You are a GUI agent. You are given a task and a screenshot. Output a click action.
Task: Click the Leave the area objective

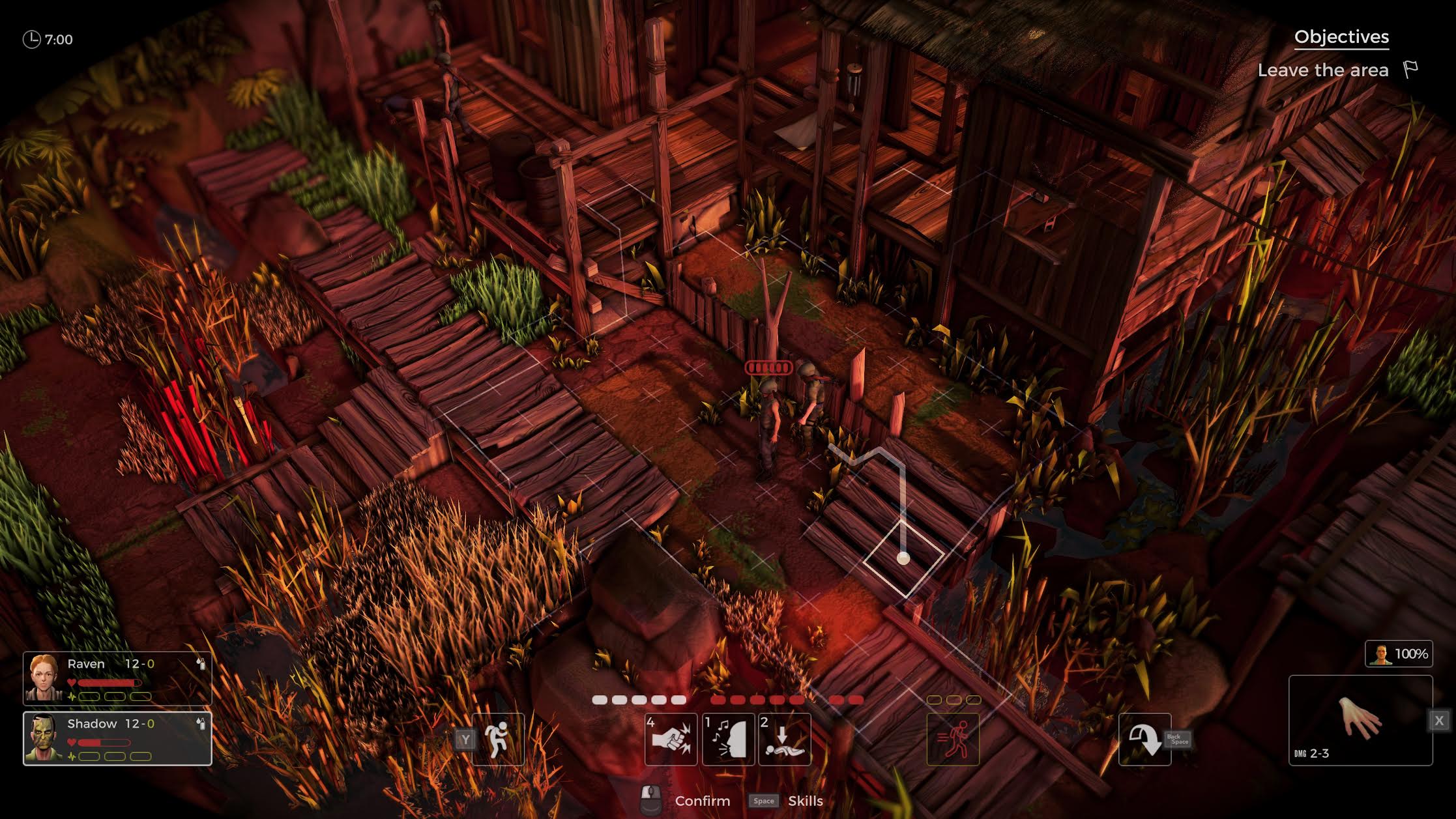pyautogui.click(x=1323, y=70)
